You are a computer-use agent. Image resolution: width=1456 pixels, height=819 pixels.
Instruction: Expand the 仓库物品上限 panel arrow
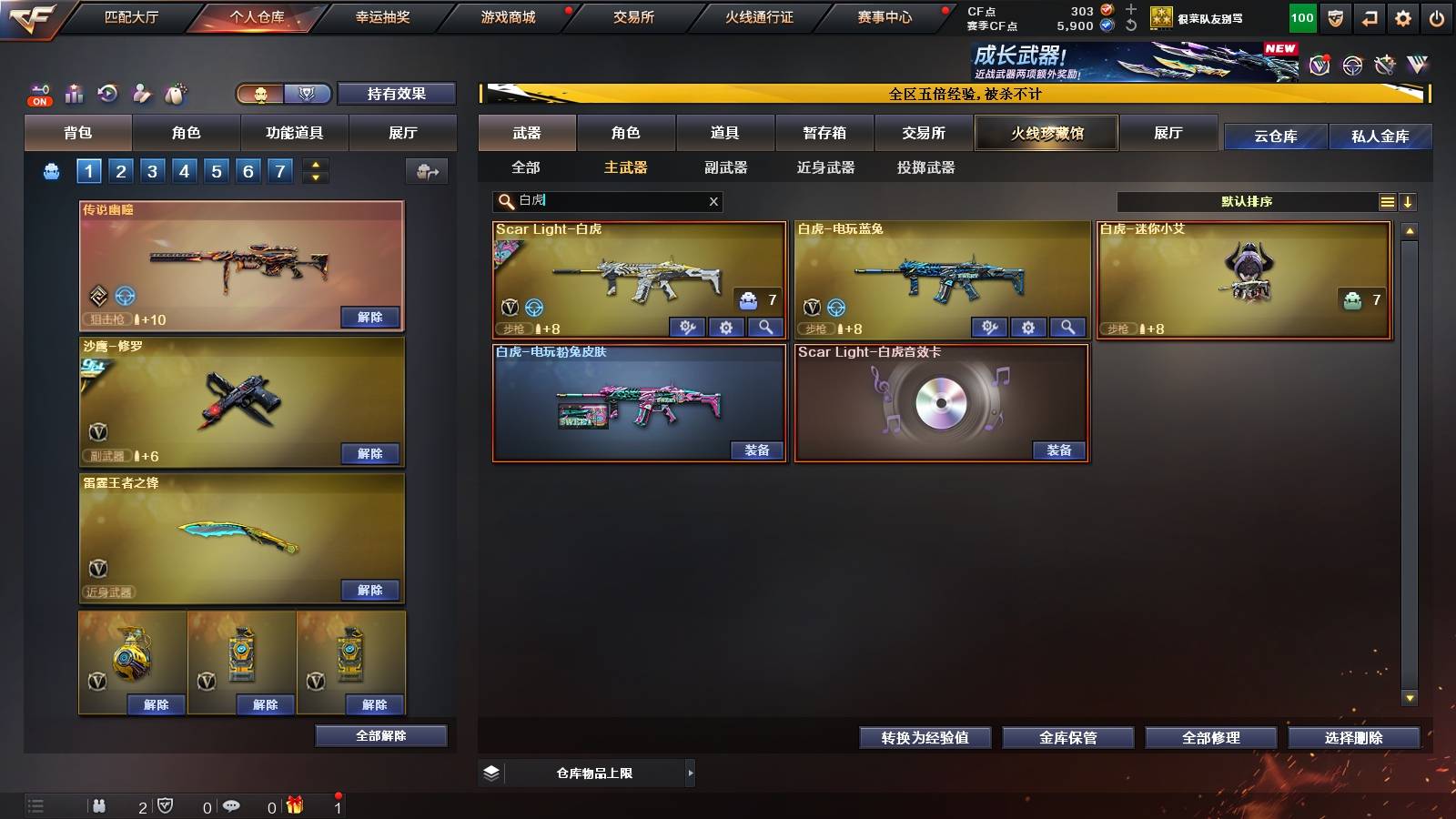692,773
